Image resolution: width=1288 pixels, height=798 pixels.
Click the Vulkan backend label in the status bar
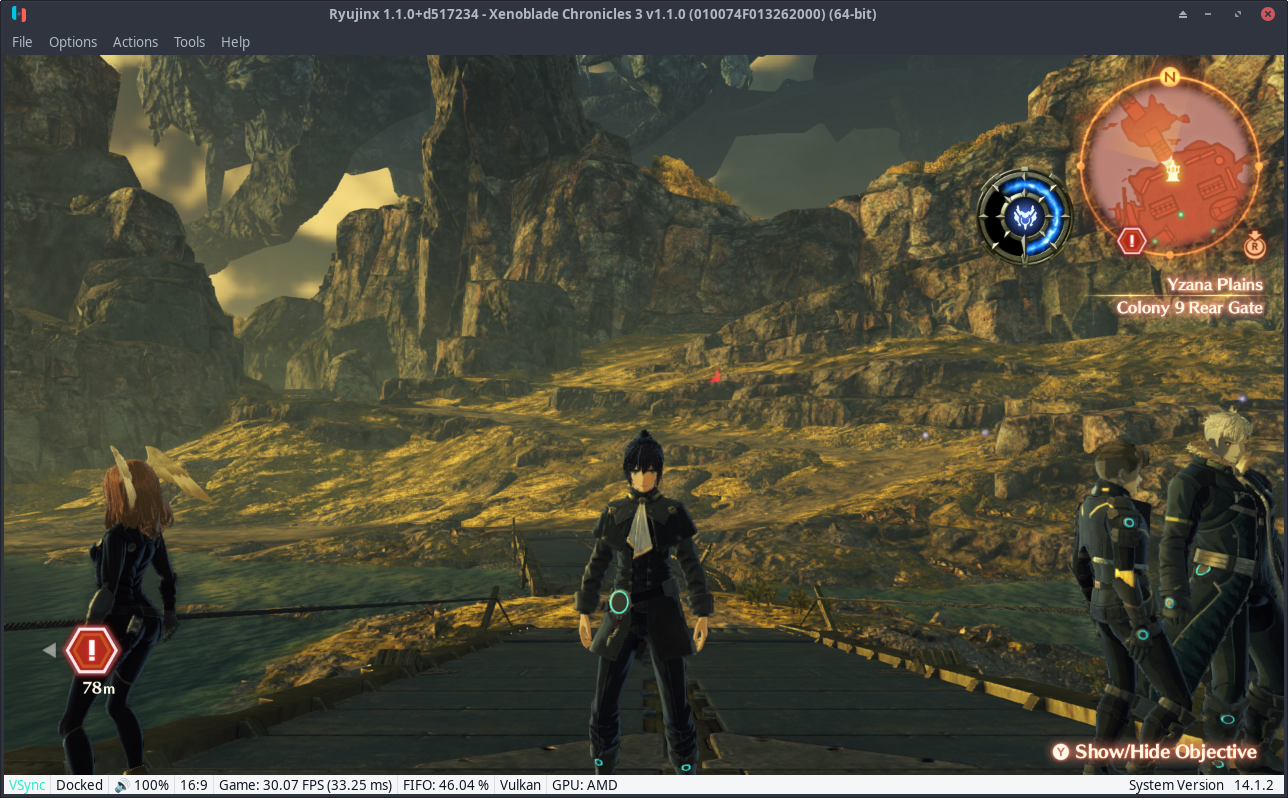519,785
